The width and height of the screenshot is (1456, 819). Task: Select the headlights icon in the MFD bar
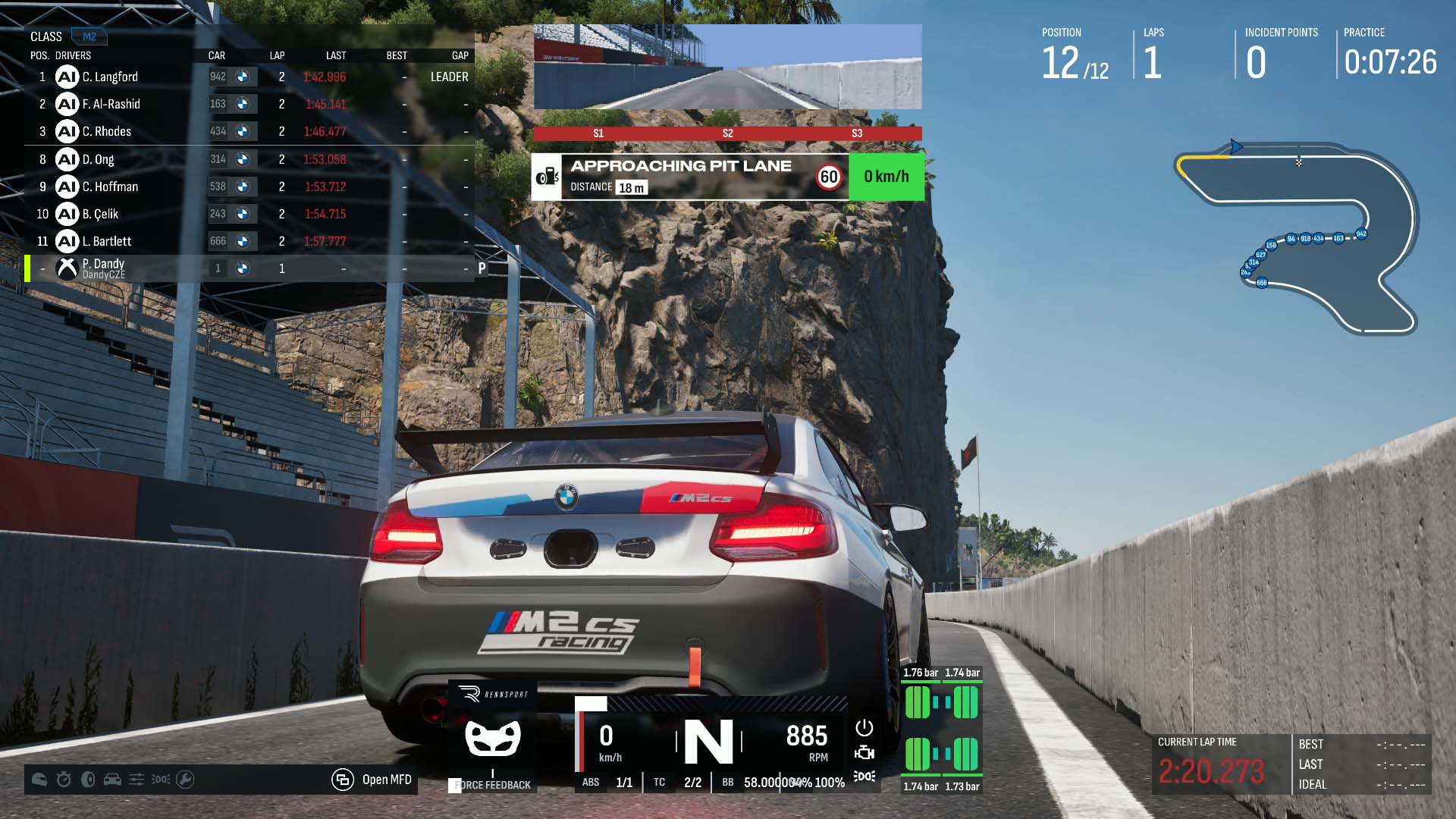tap(161, 780)
